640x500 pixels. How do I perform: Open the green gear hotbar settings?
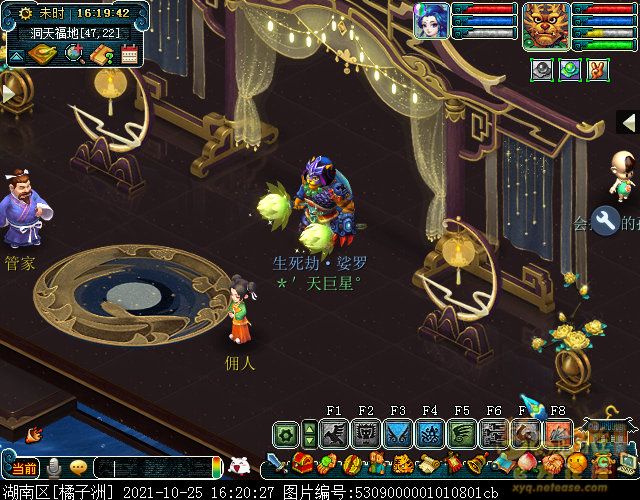point(286,434)
